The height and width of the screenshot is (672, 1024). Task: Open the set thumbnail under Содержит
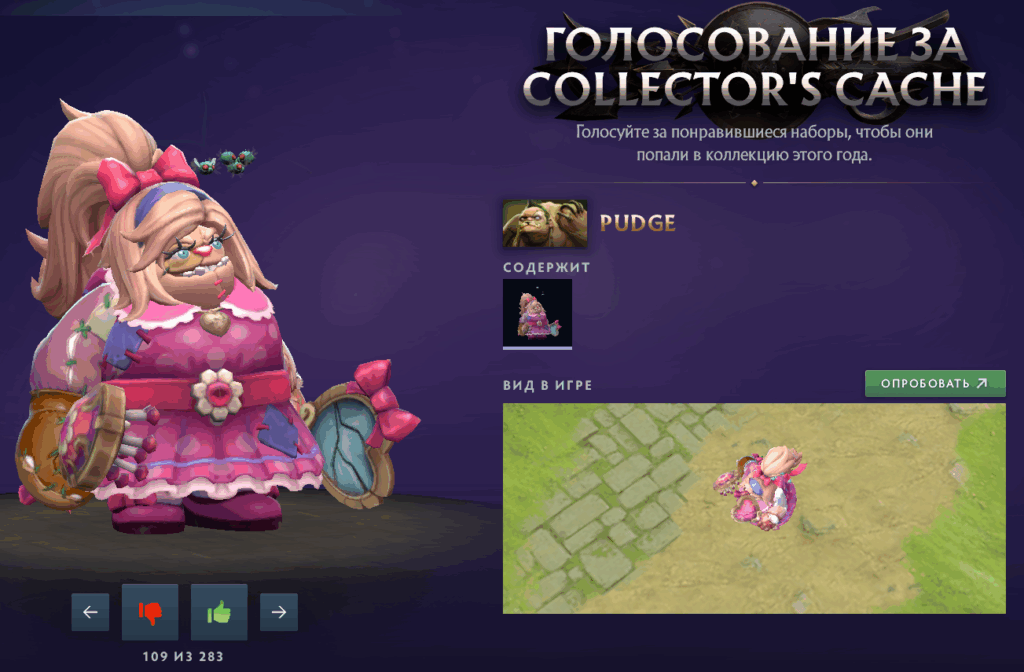pos(538,313)
